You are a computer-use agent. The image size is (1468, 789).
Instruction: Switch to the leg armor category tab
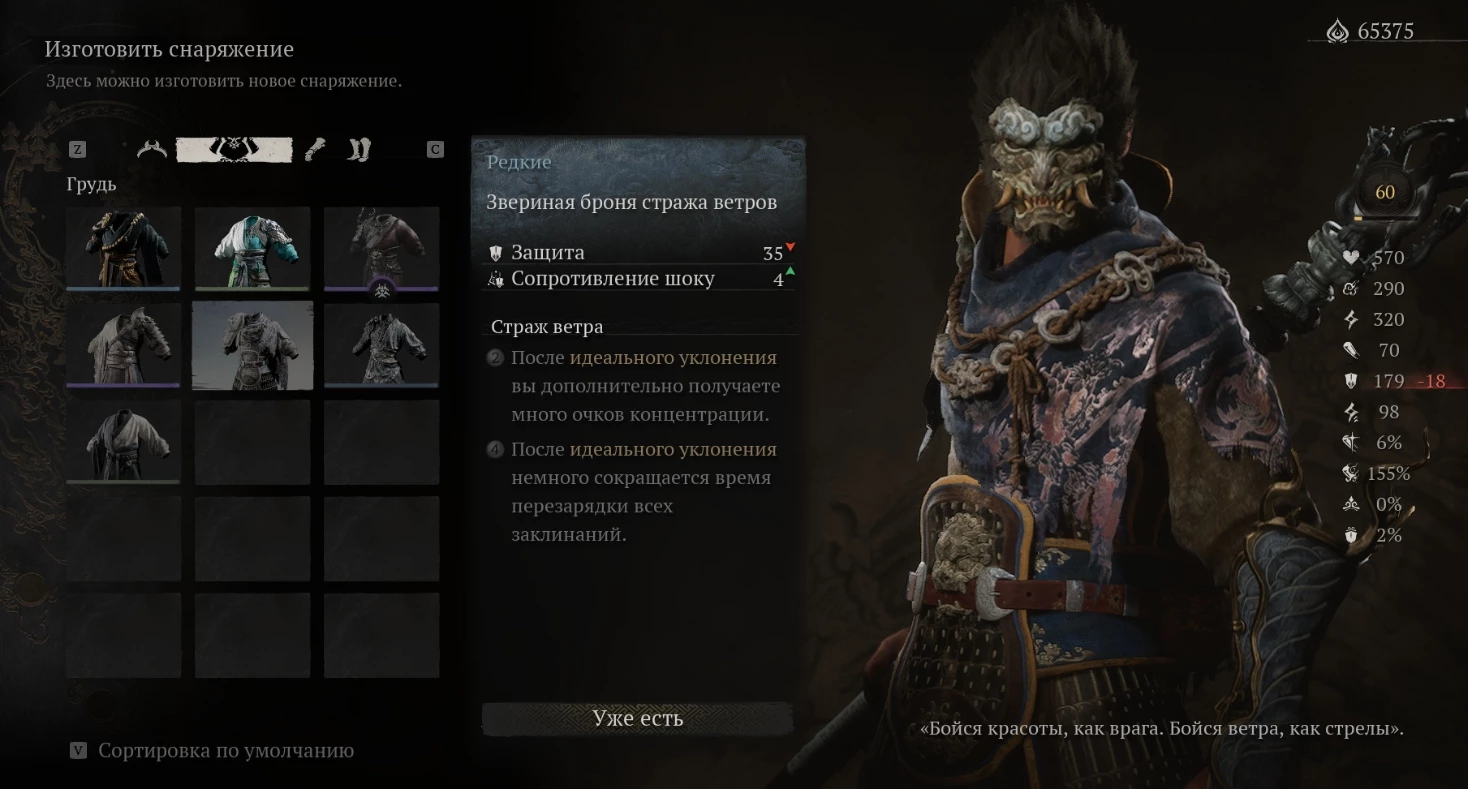point(359,150)
